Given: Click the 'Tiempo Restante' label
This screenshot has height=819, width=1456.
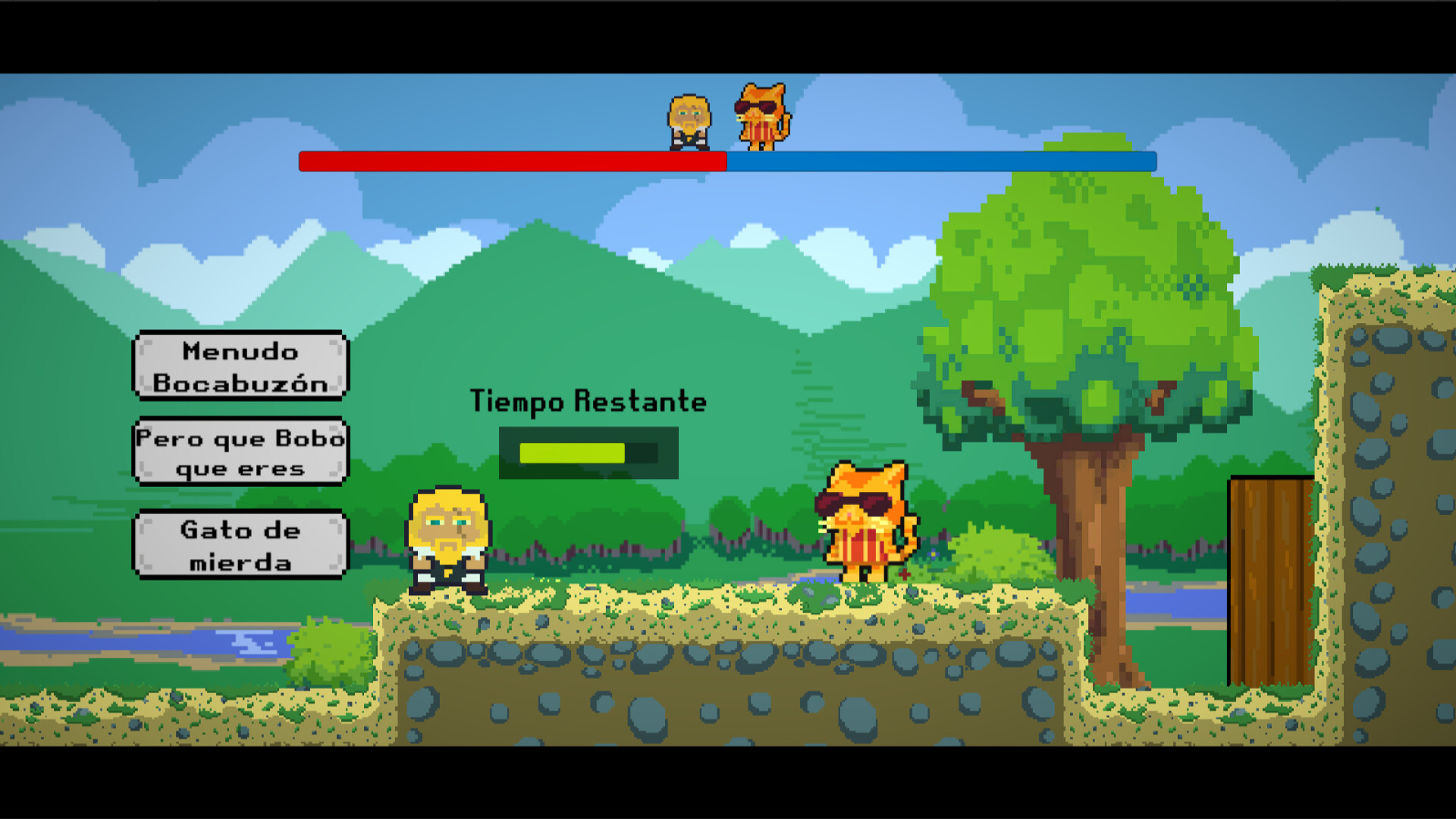Looking at the screenshot, I should 589,400.
